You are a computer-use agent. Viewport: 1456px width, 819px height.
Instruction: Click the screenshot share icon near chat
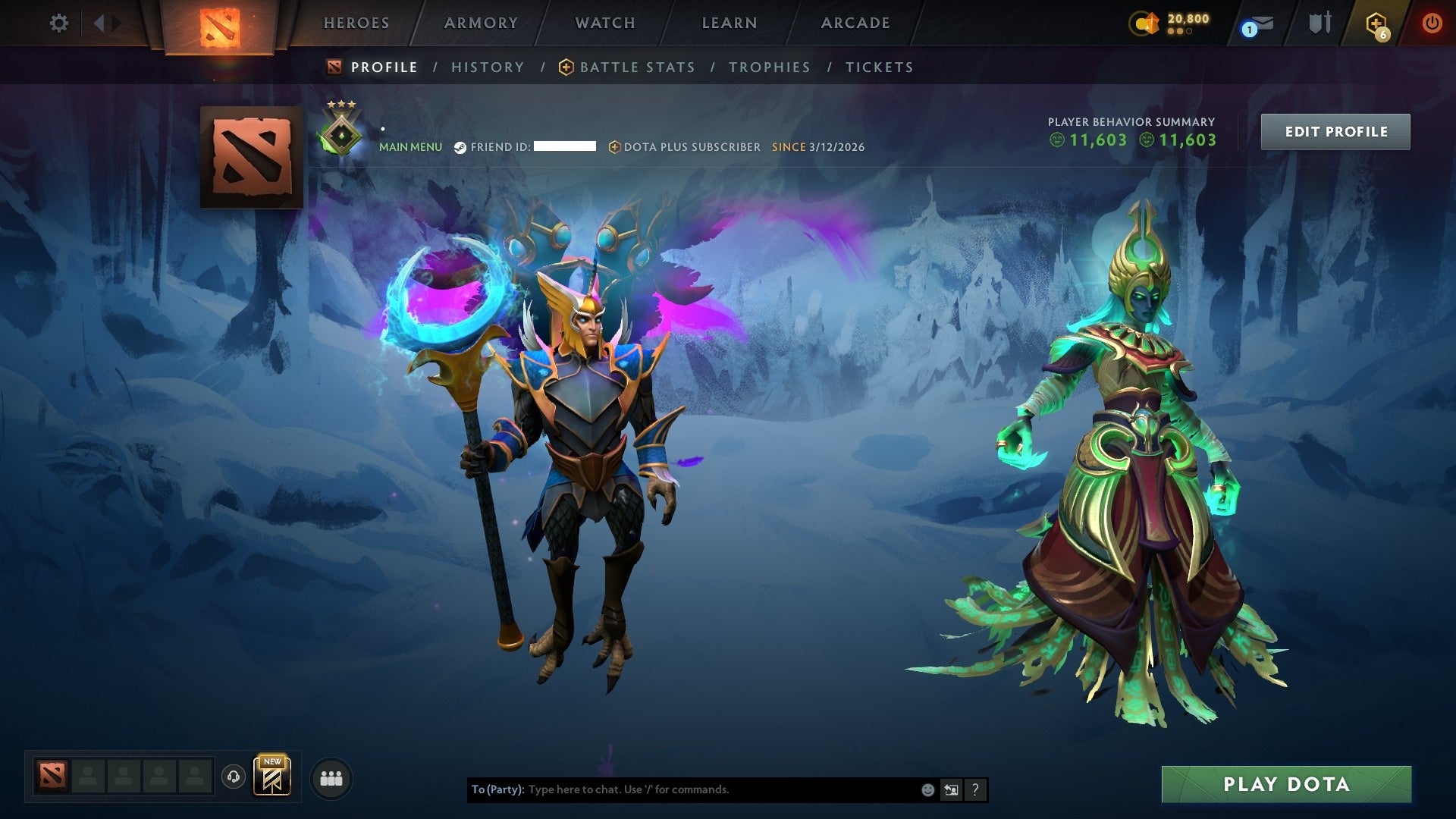tap(951, 789)
